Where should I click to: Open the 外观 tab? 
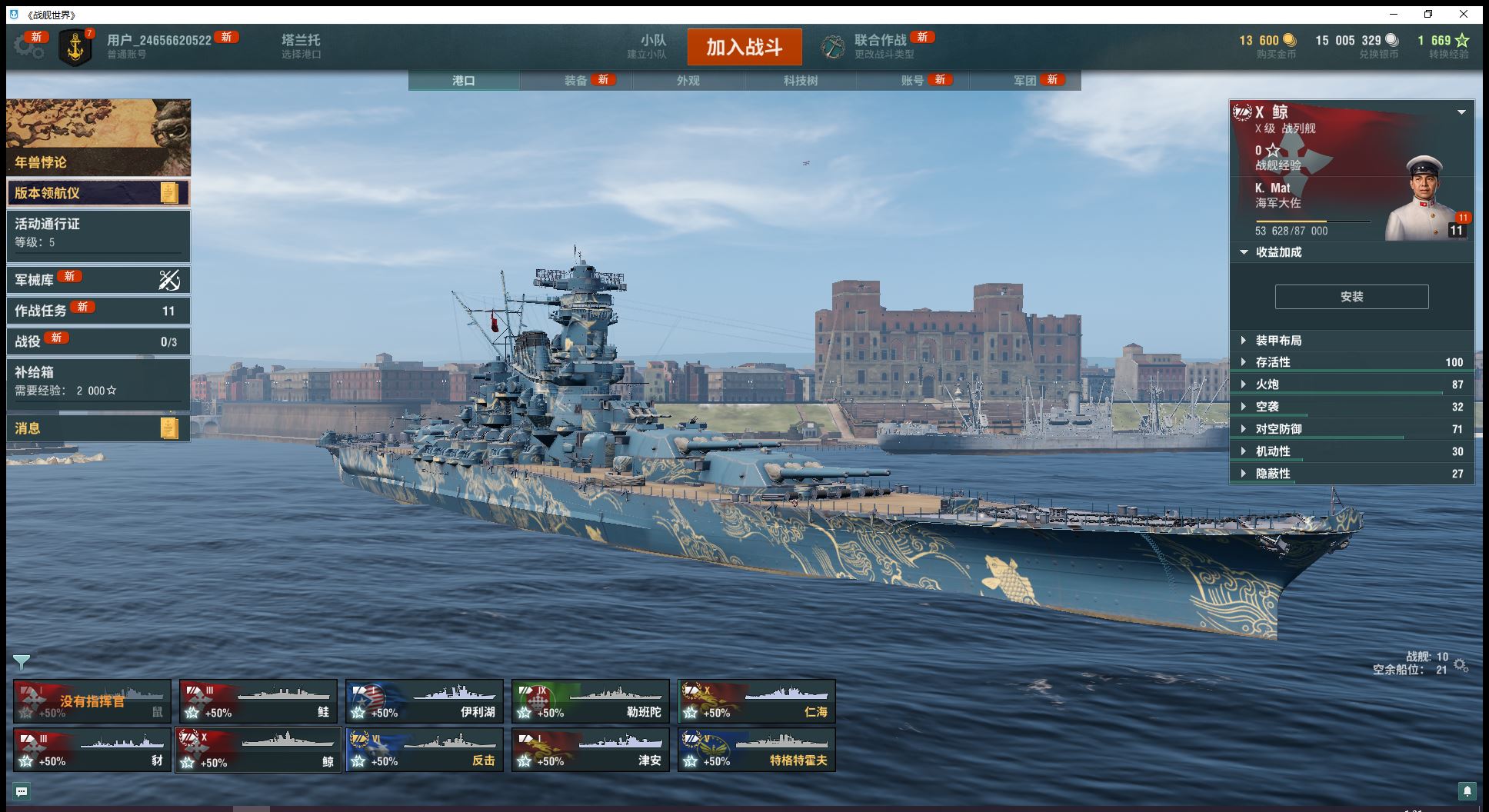(x=688, y=81)
